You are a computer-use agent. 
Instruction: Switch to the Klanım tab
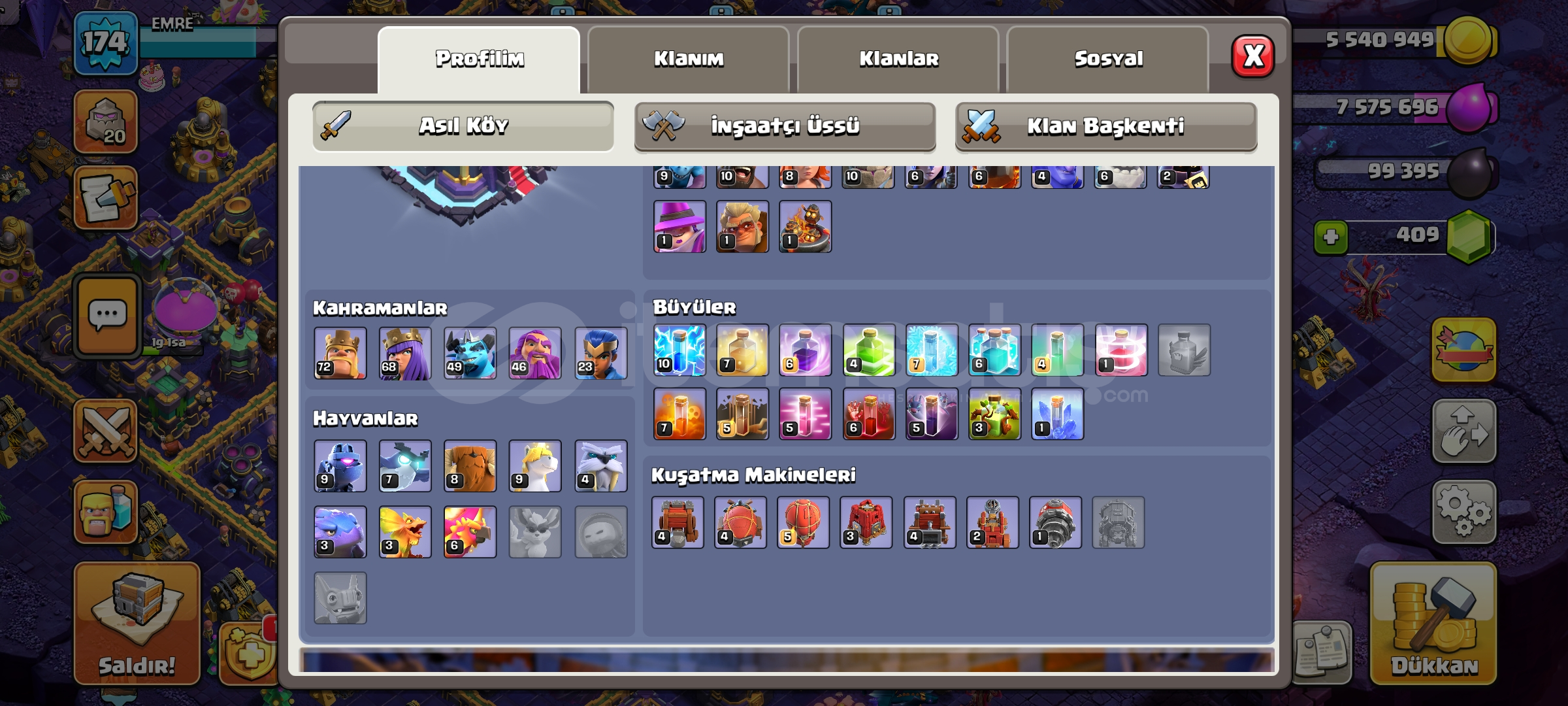click(x=689, y=59)
